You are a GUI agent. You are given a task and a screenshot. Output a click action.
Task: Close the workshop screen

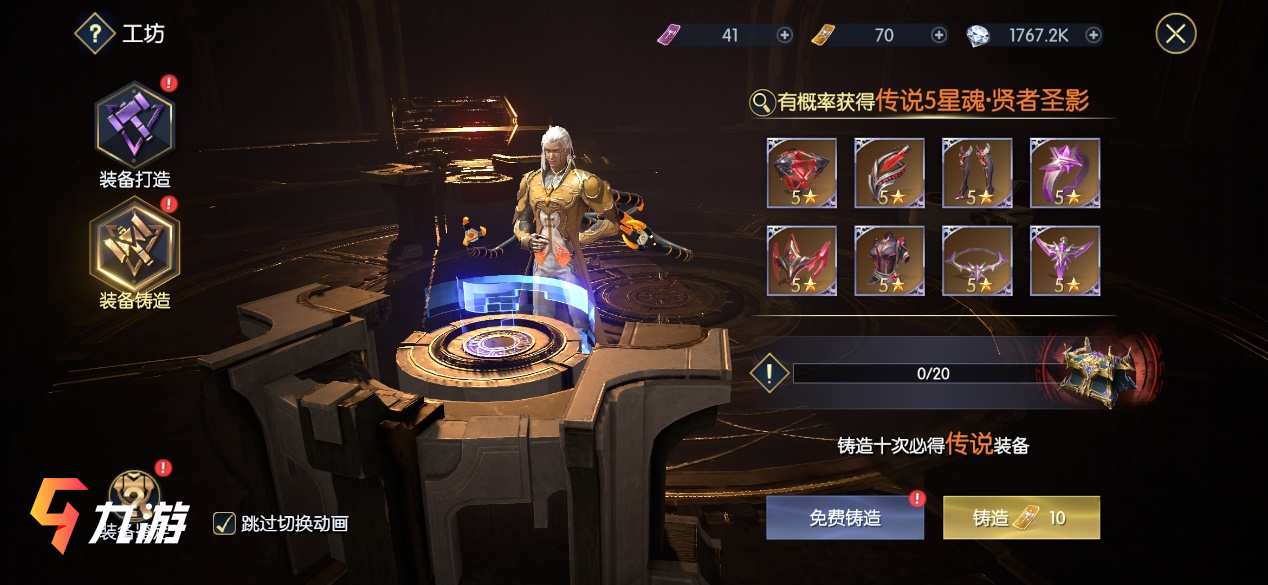tap(1175, 34)
